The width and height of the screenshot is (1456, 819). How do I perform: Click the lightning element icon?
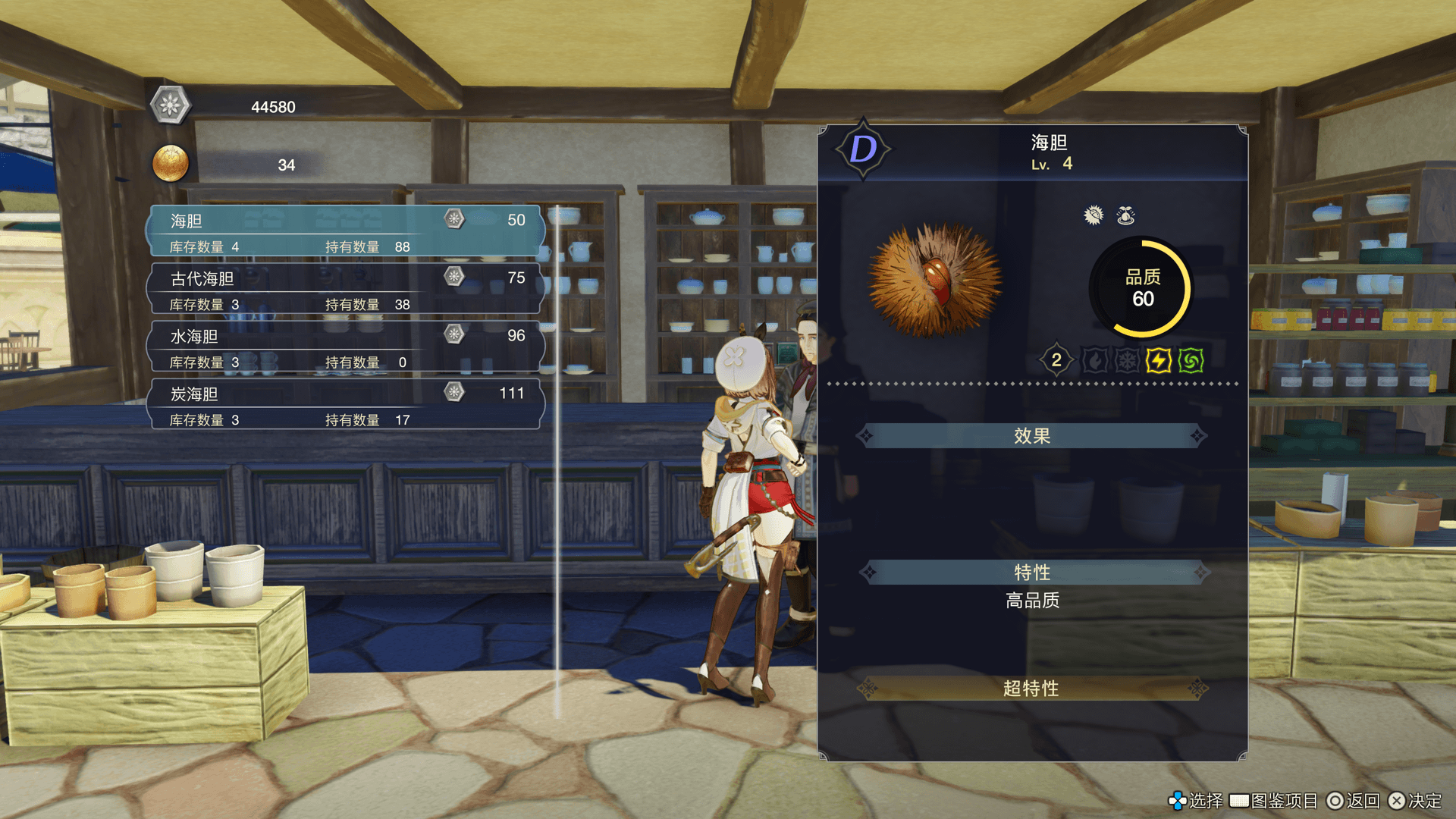tap(1158, 360)
